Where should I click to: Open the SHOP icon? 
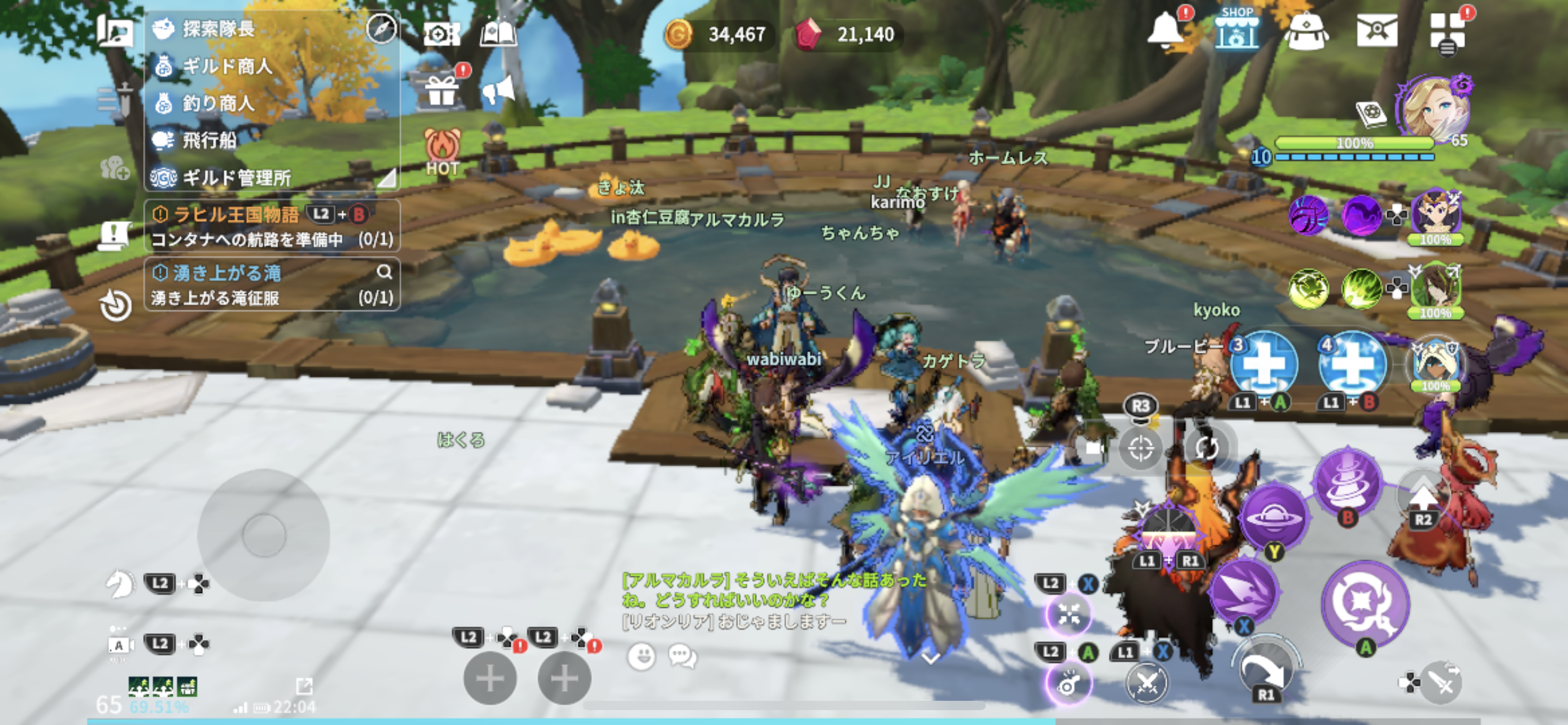pos(1237,30)
